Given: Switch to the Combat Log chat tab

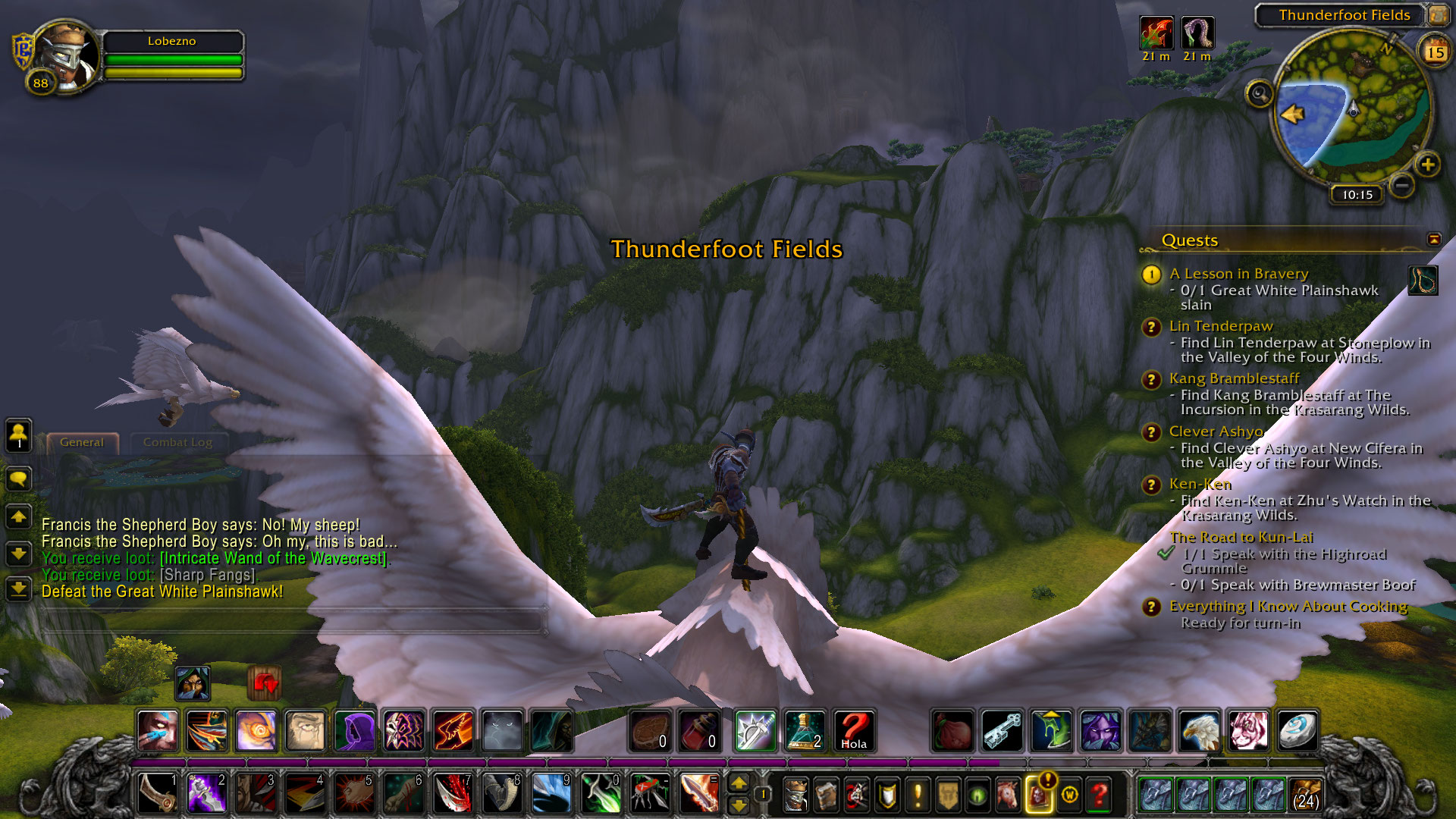Looking at the screenshot, I should point(177,442).
